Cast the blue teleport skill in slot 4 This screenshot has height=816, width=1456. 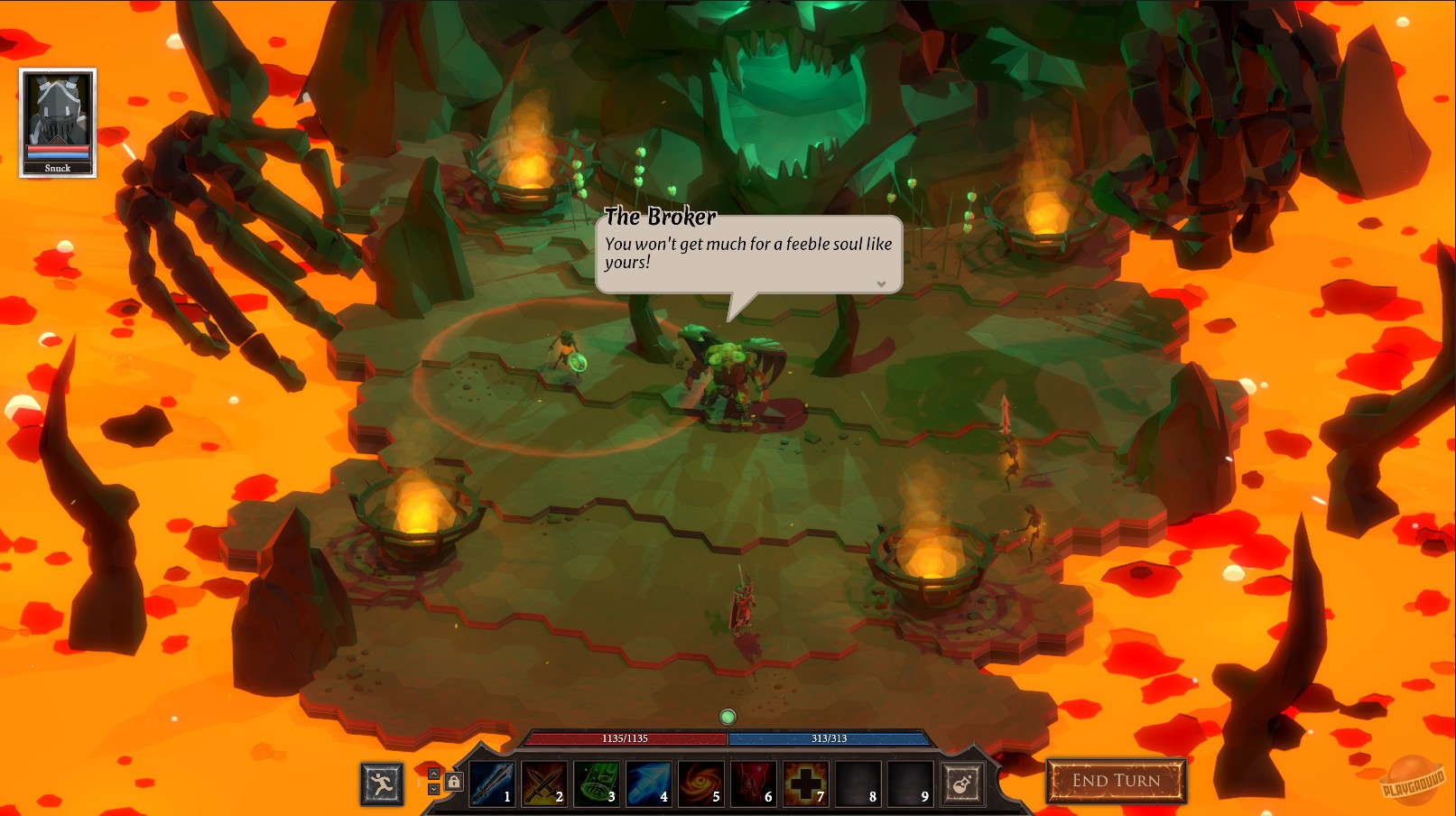coord(649,782)
